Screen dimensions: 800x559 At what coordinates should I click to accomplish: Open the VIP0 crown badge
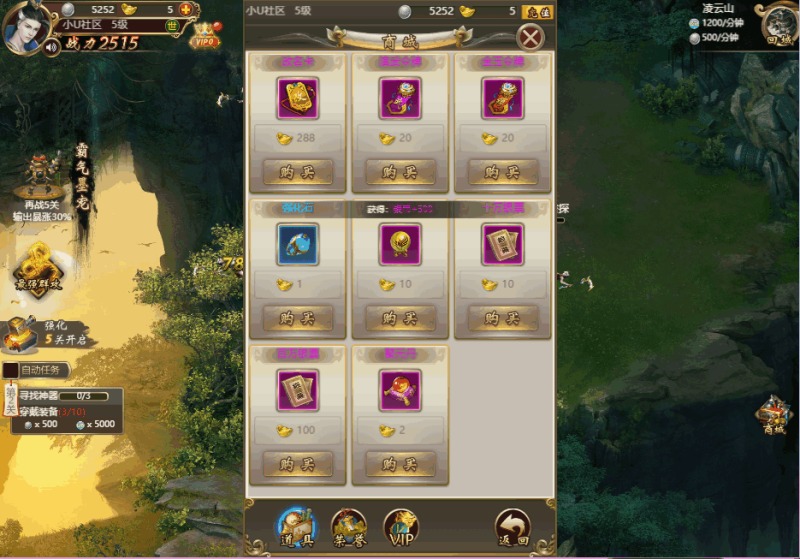[x=206, y=37]
